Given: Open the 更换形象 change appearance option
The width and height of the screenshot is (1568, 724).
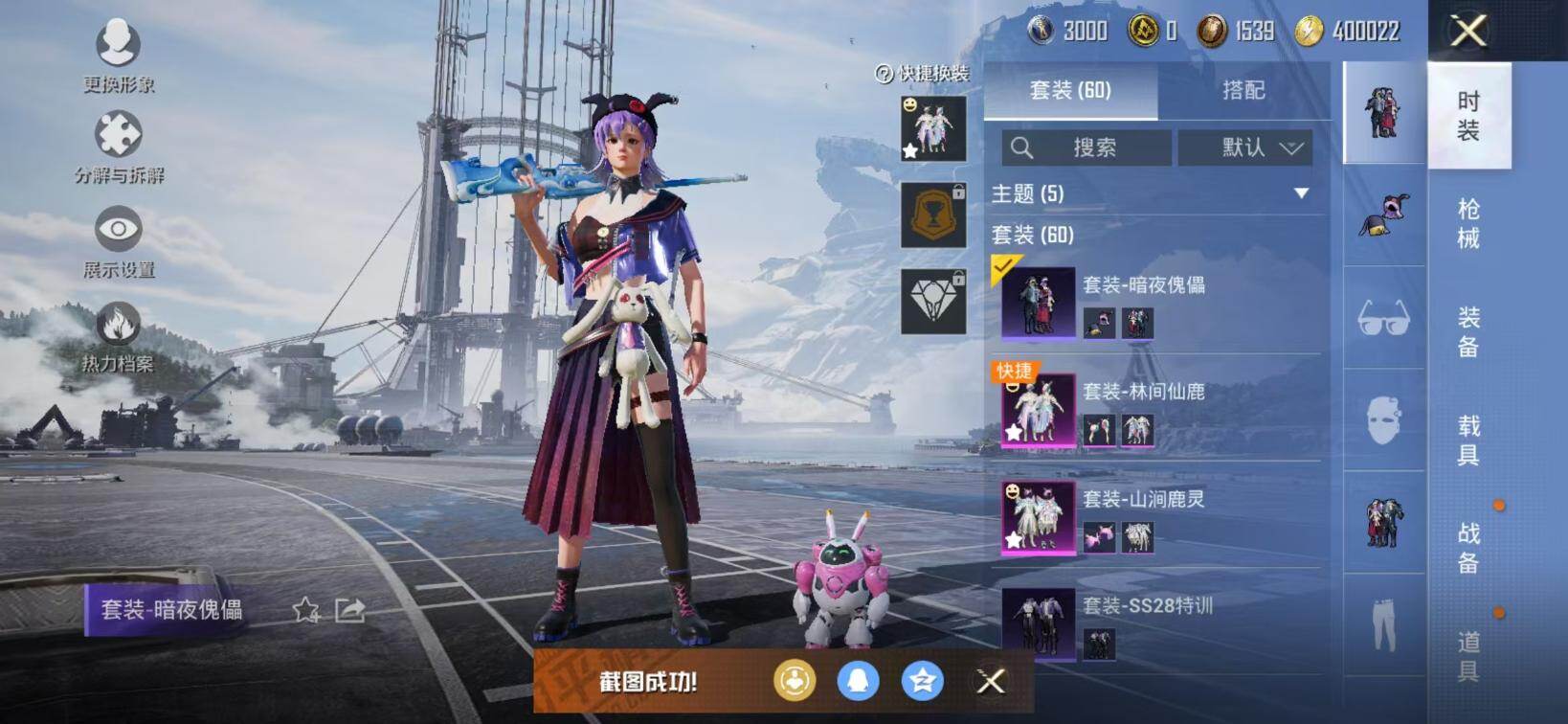Looking at the screenshot, I should tap(118, 55).
